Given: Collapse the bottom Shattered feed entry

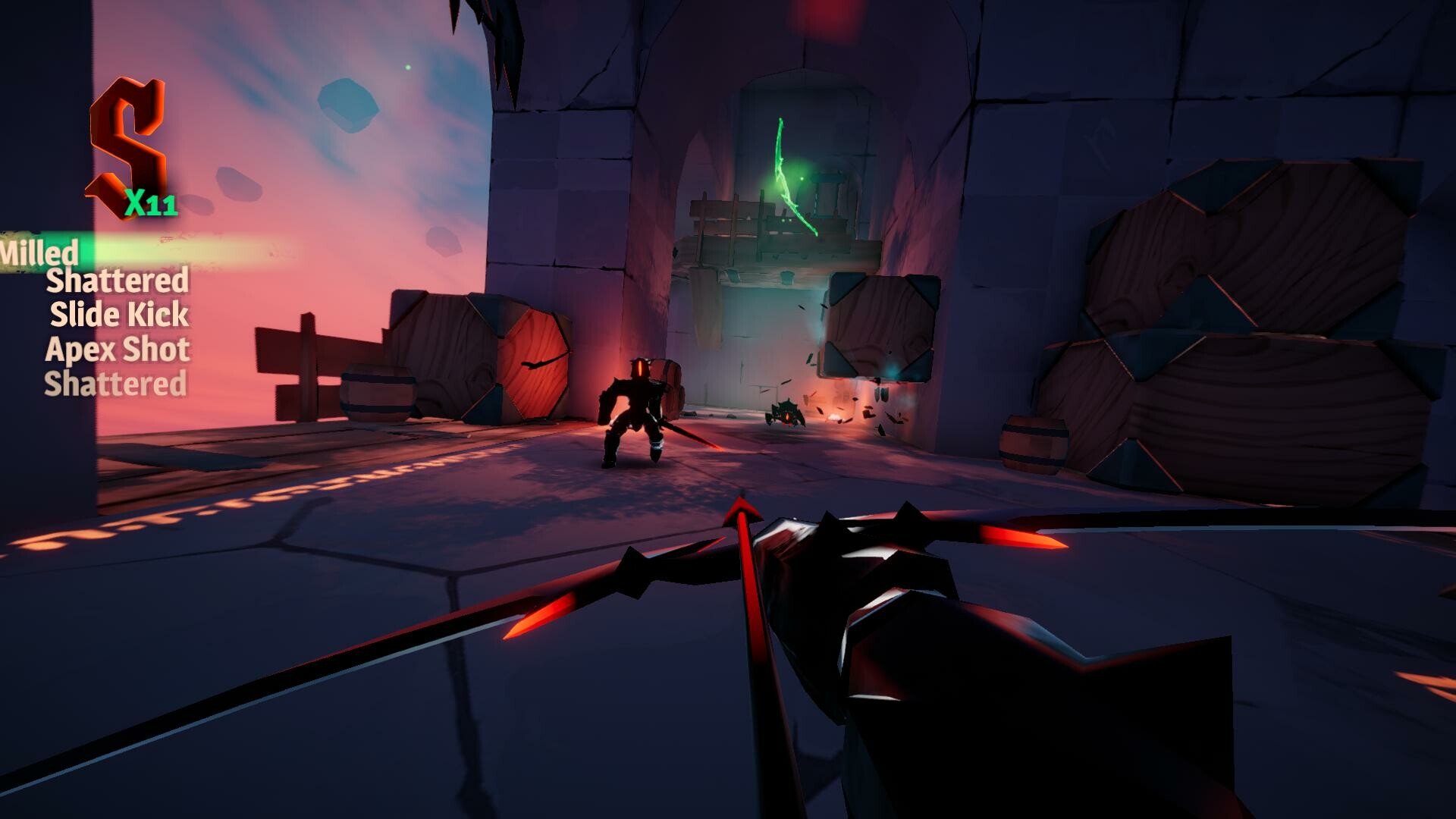Looking at the screenshot, I should point(115,384).
